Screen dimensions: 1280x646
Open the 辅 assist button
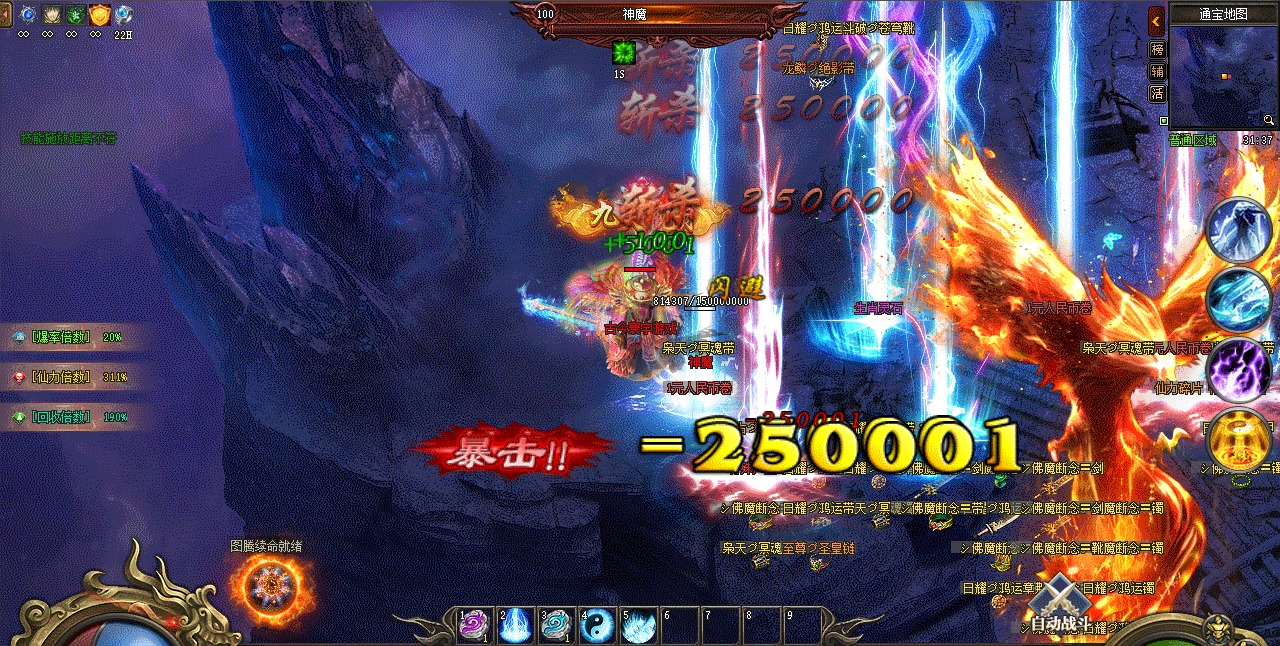click(x=1157, y=72)
